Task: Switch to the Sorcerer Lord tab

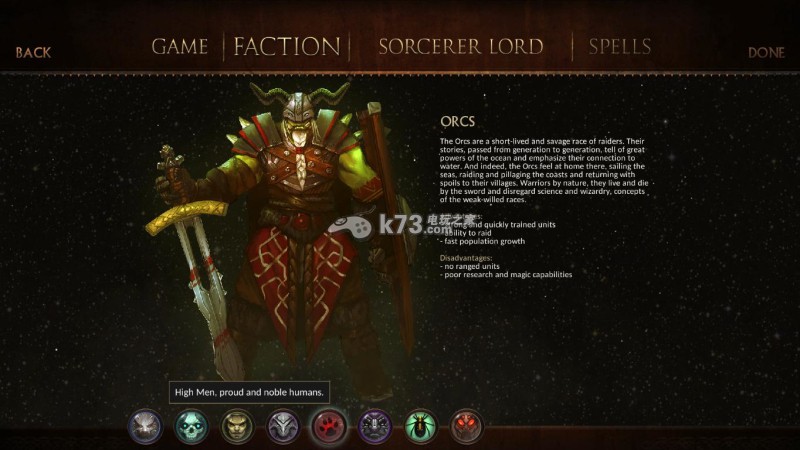Action: [x=461, y=47]
